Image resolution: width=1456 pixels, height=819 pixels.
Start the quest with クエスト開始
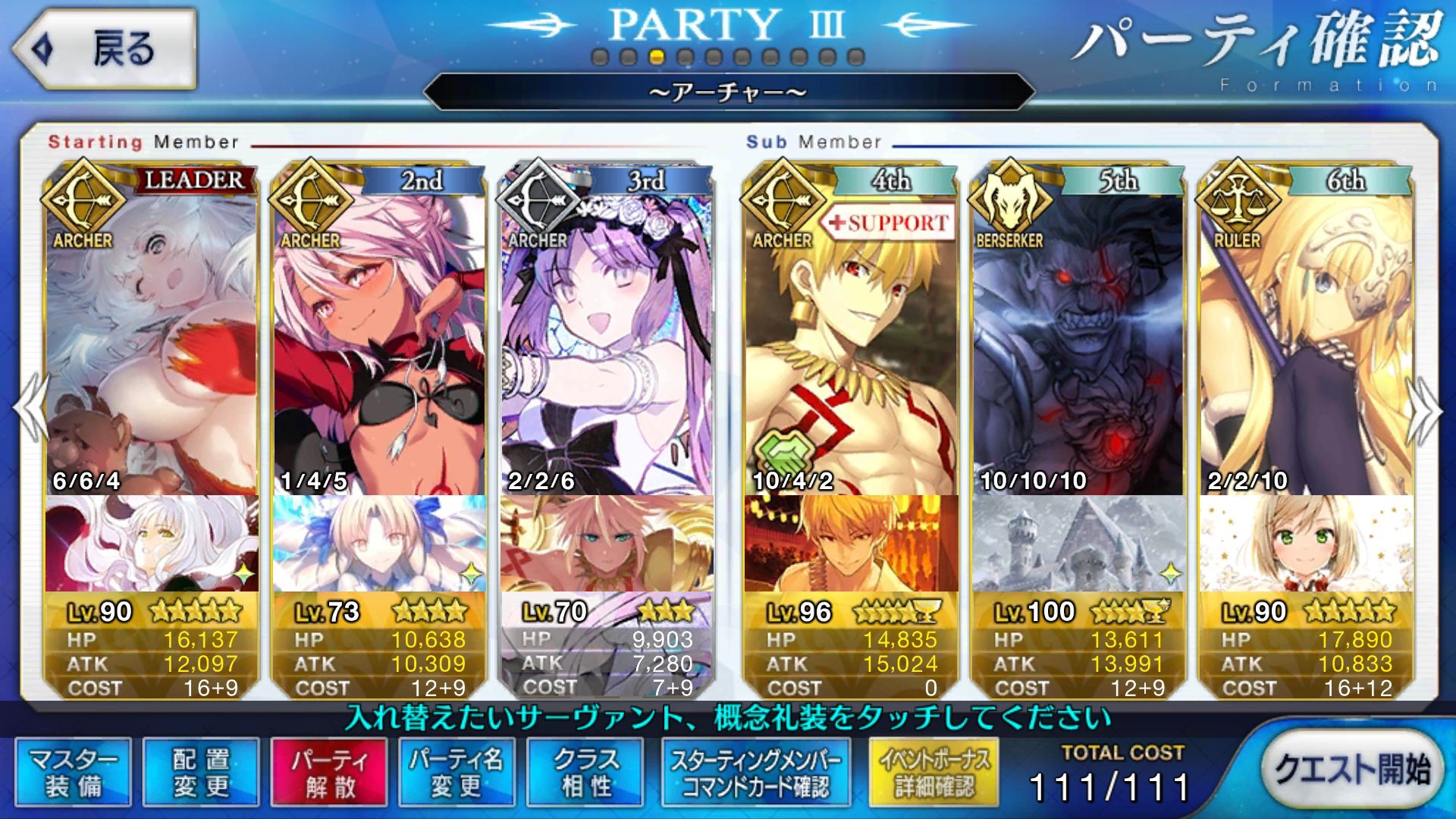pyautogui.click(x=1351, y=769)
